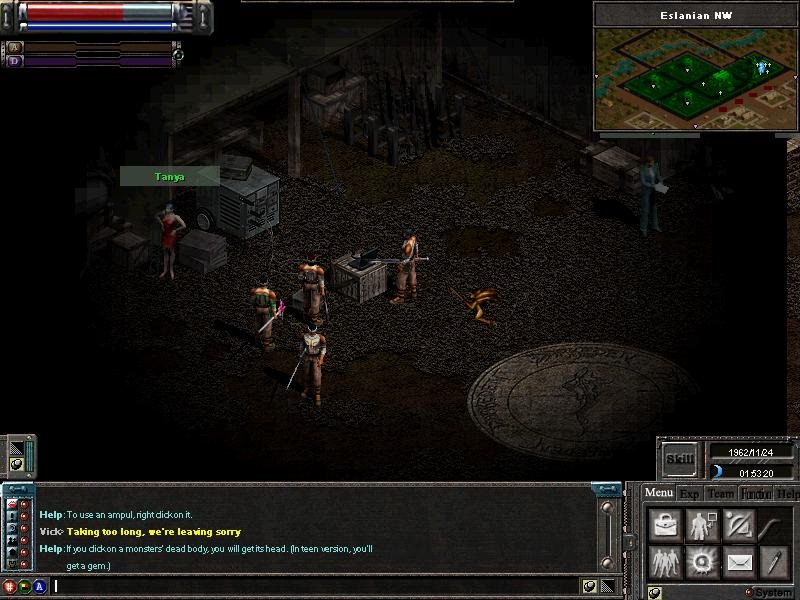Click the chat log's upper scroll knob
Screen dimensions: 800x600
(x=606, y=508)
